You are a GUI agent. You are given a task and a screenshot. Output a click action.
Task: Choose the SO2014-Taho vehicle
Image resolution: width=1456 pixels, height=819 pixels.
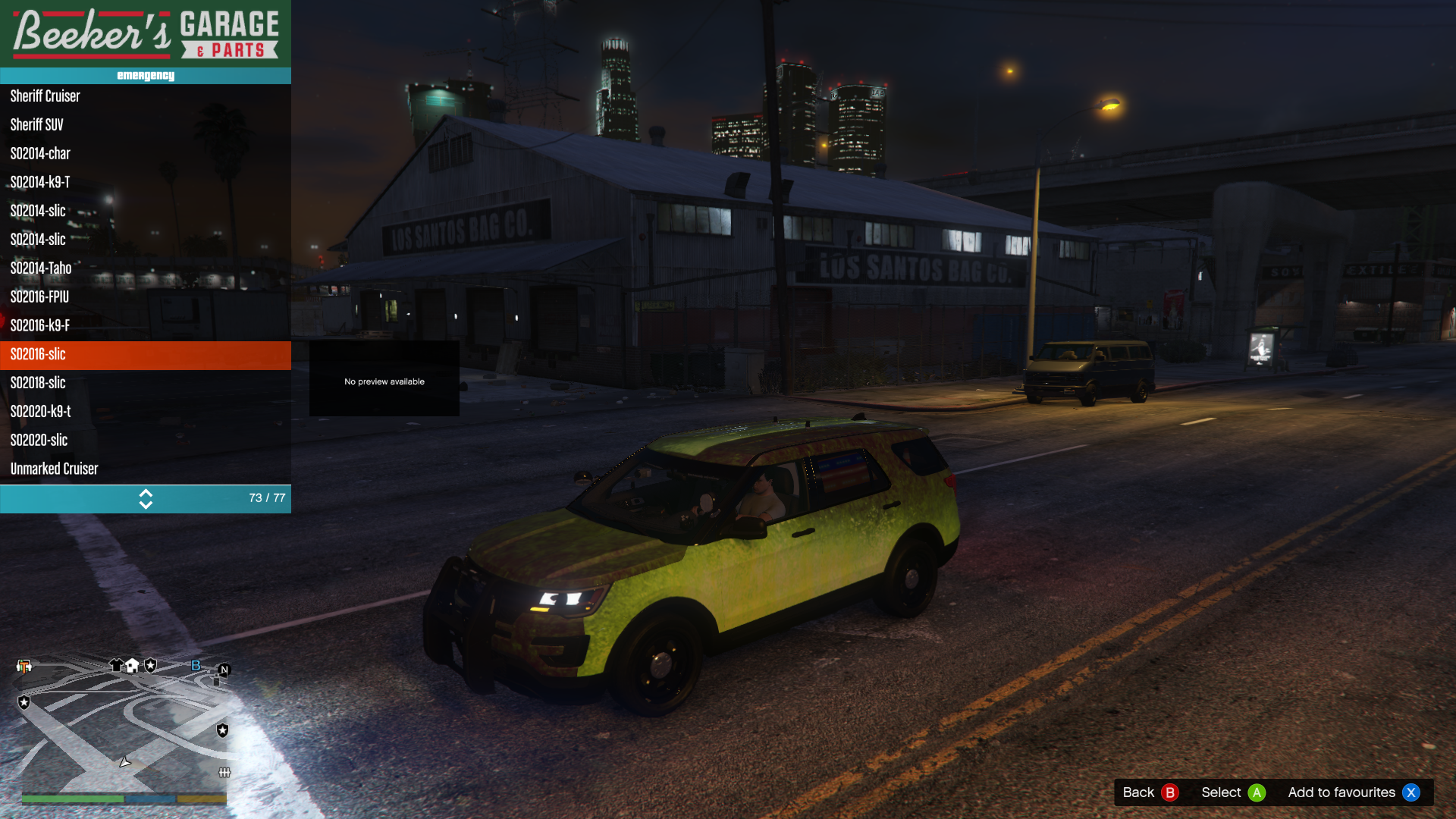144,268
